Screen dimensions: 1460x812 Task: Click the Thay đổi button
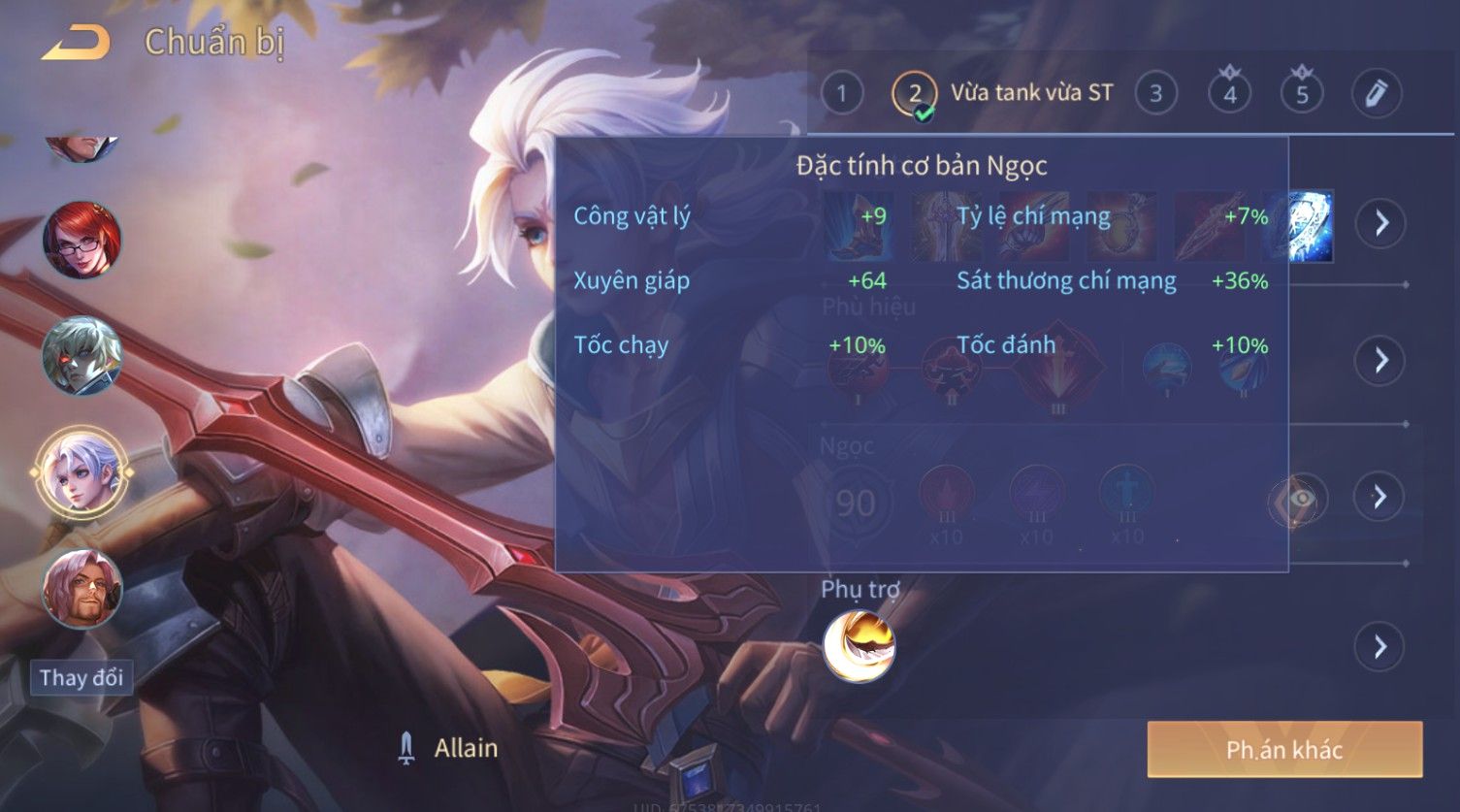(x=81, y=677)
